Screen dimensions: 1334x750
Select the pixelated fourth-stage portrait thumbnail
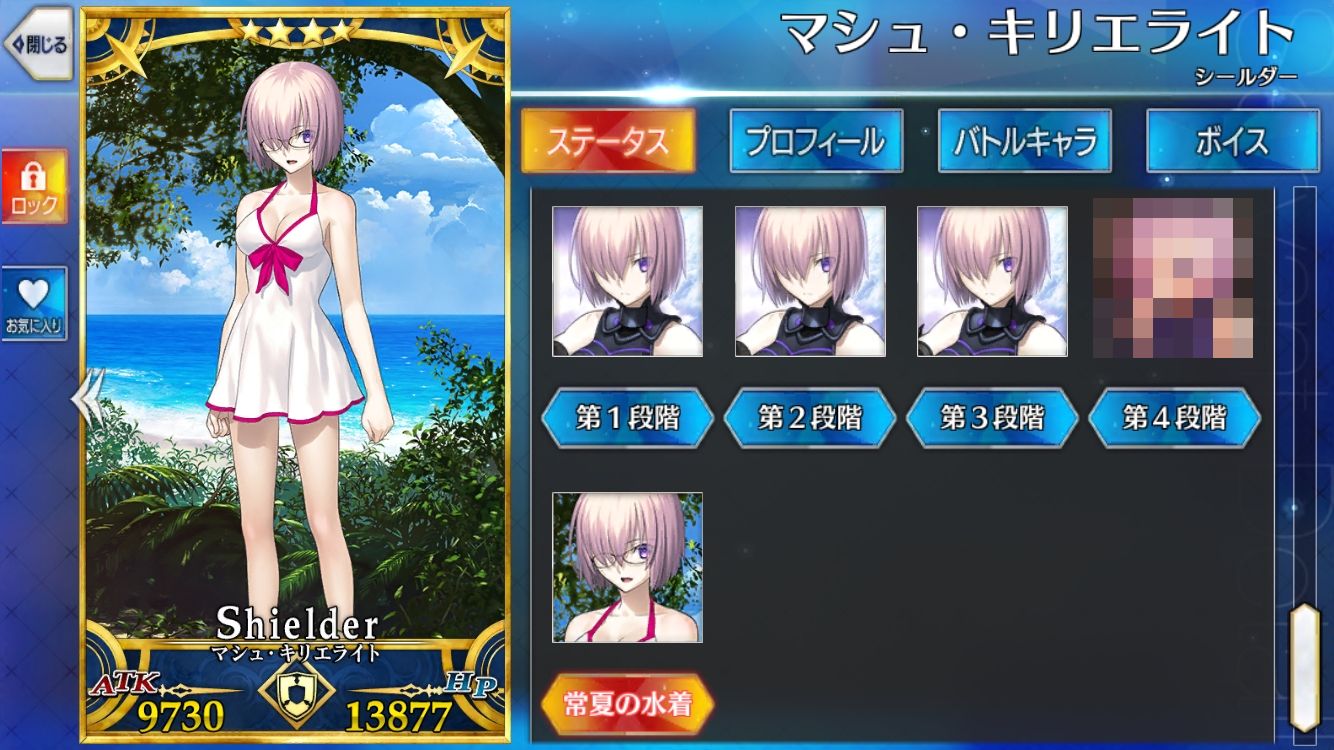point(1173,279)
